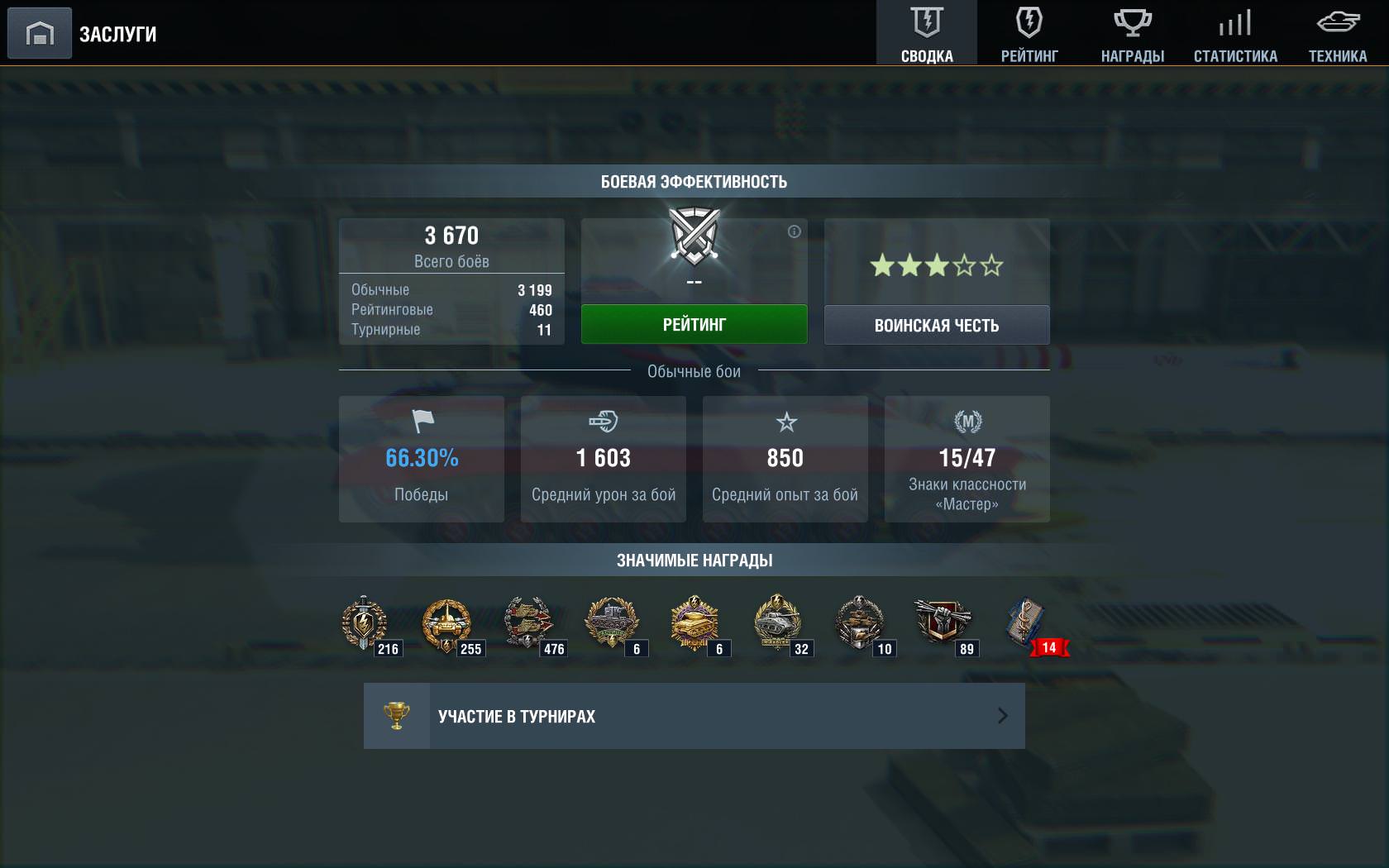Open the Воинская честь button
This screenshot has width=1389, height=868.
coord(937,325)
